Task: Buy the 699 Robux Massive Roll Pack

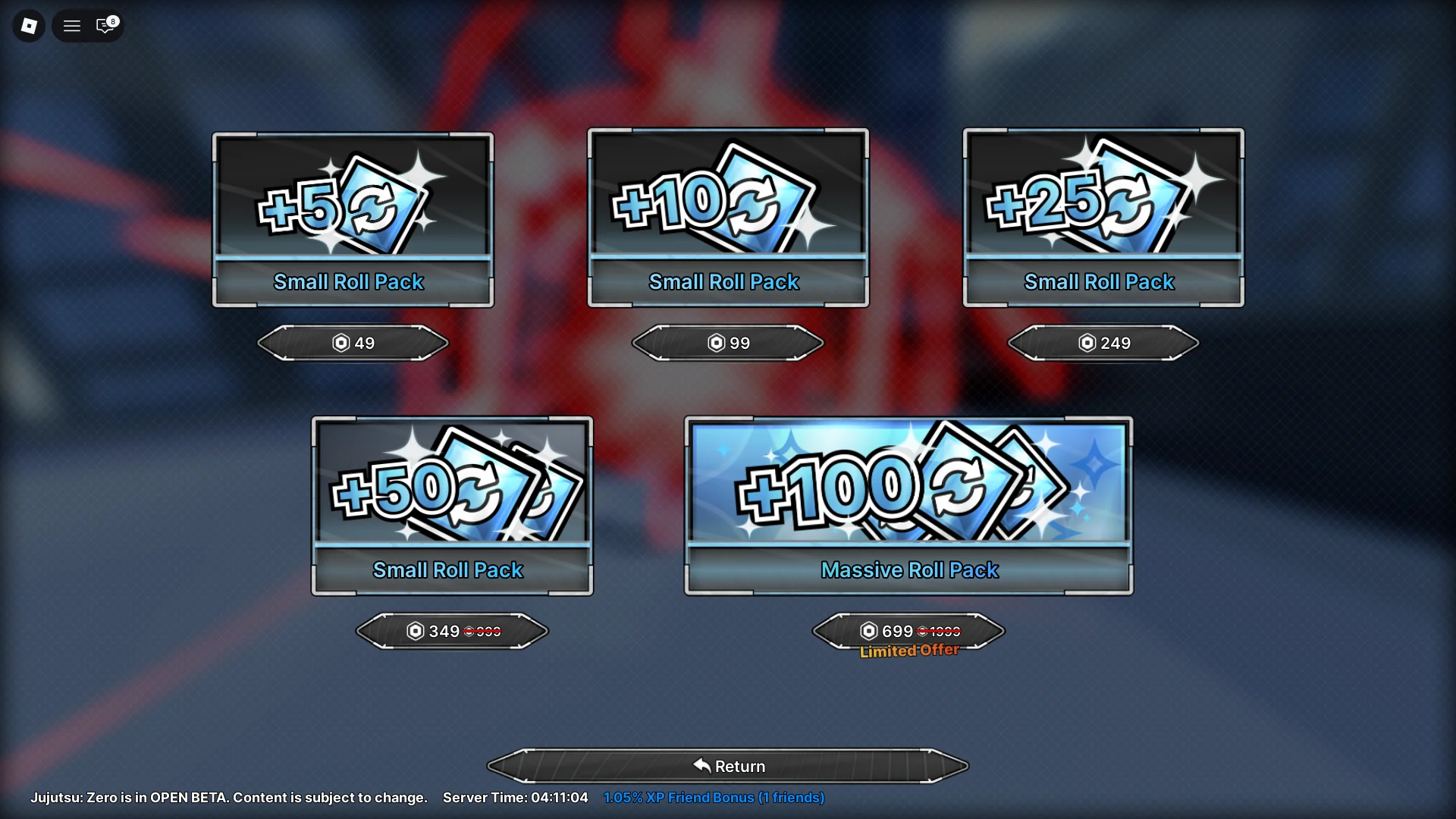Action: 908,630
